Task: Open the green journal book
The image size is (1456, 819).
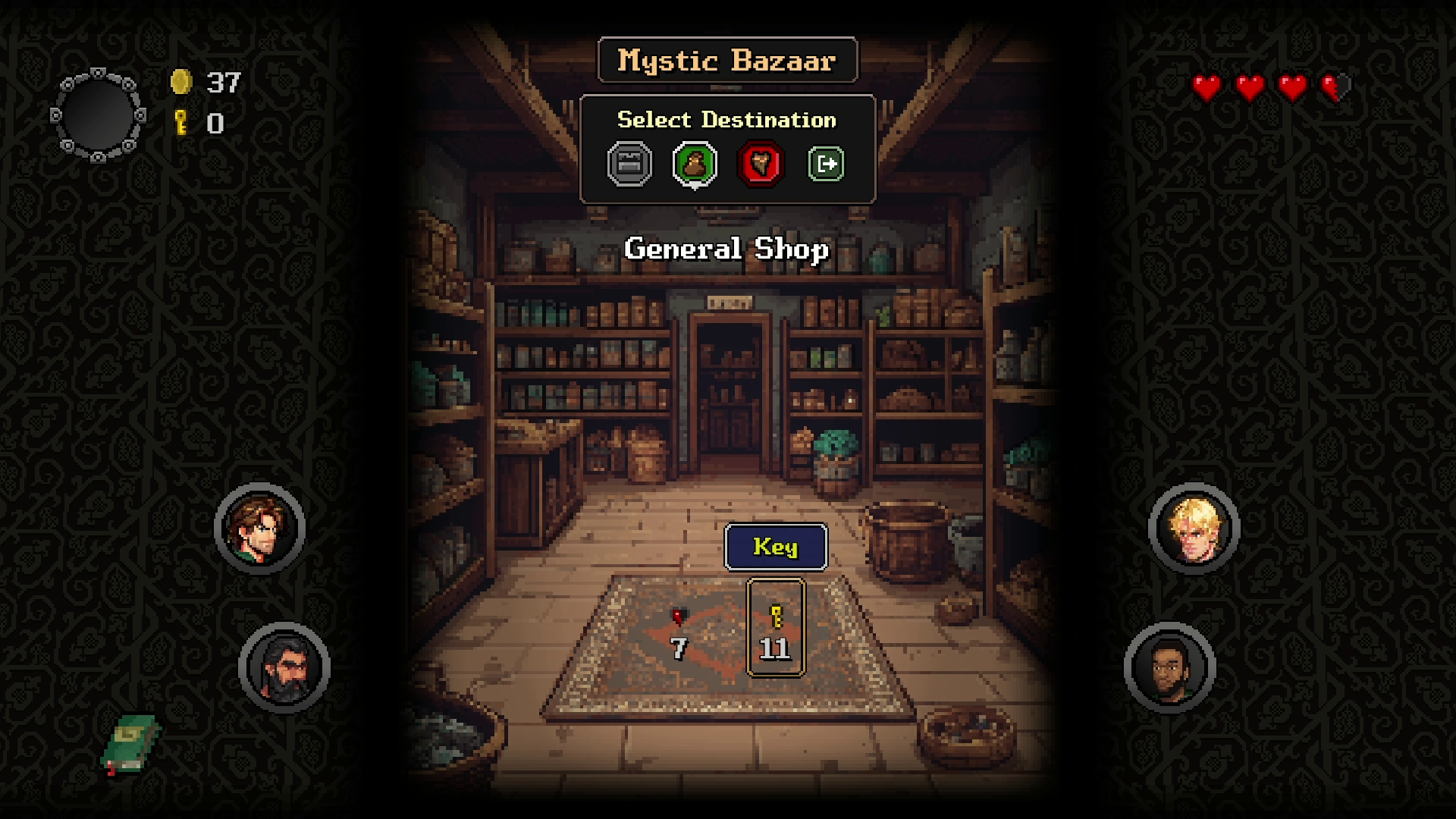Action: pyautogui.click(x=130, y=743)
